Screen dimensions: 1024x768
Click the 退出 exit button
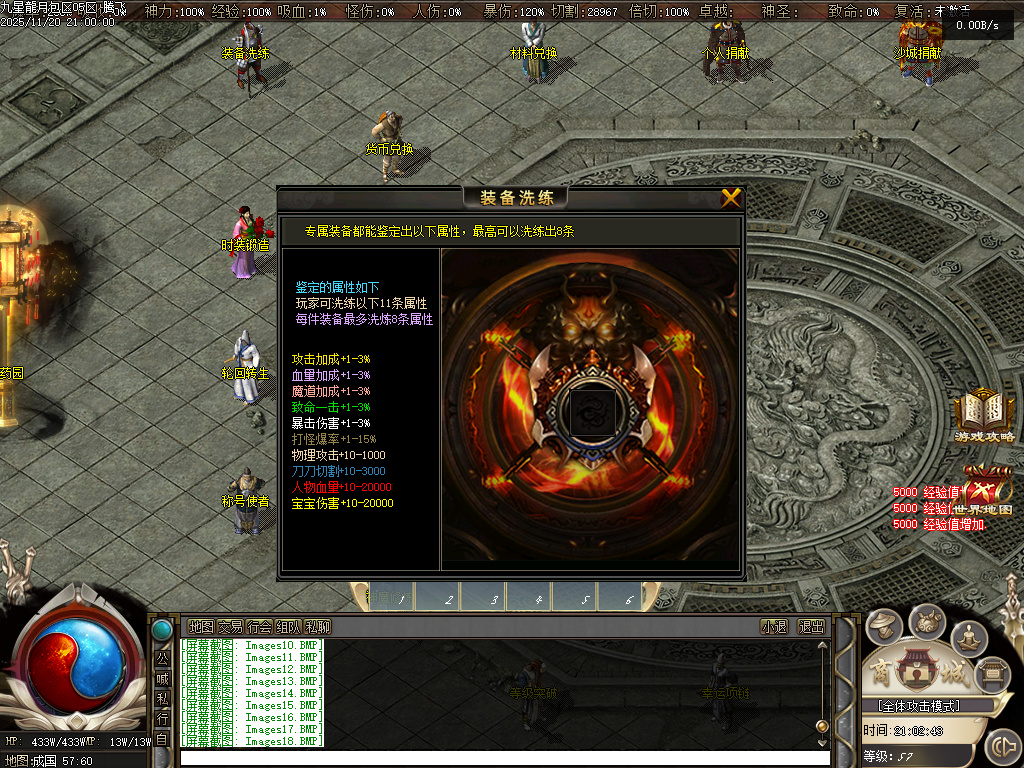click(x=811, y=627)
